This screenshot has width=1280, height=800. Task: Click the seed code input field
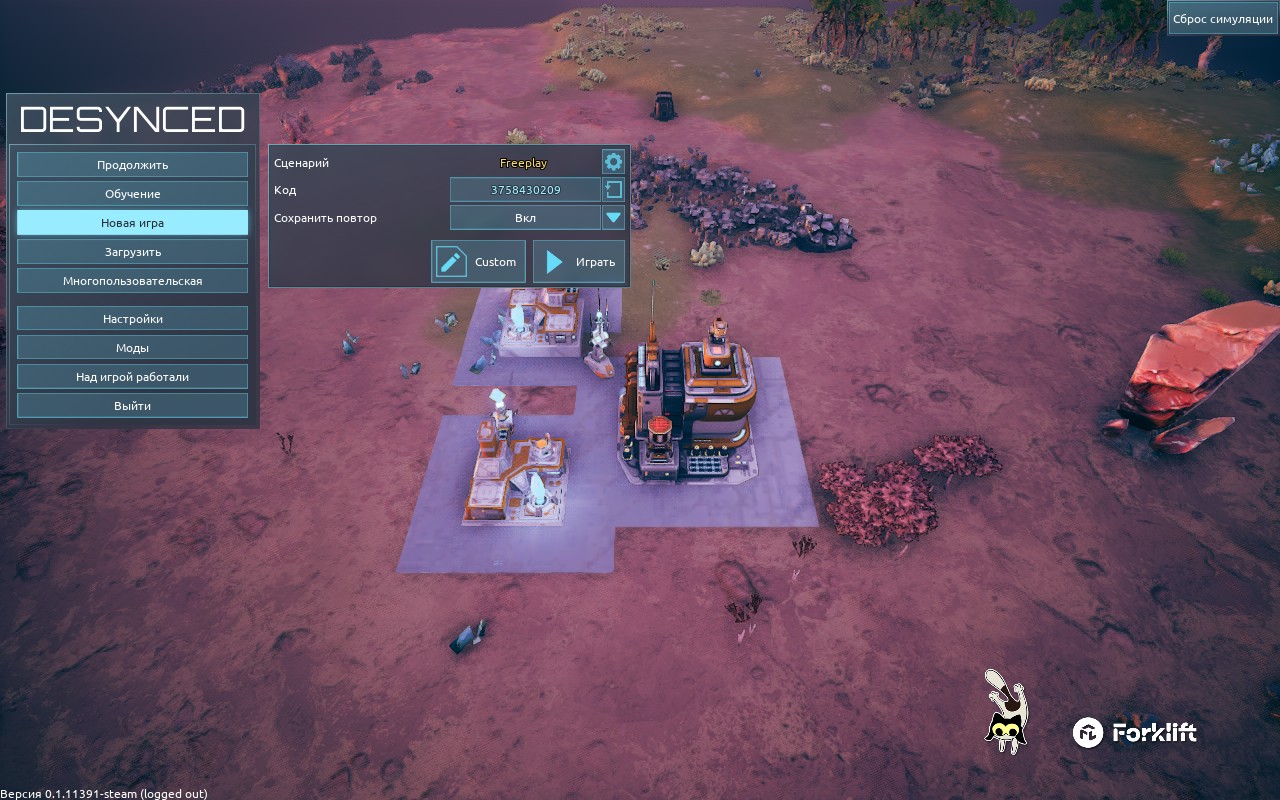pyautogui.click(x=525, y=190)
